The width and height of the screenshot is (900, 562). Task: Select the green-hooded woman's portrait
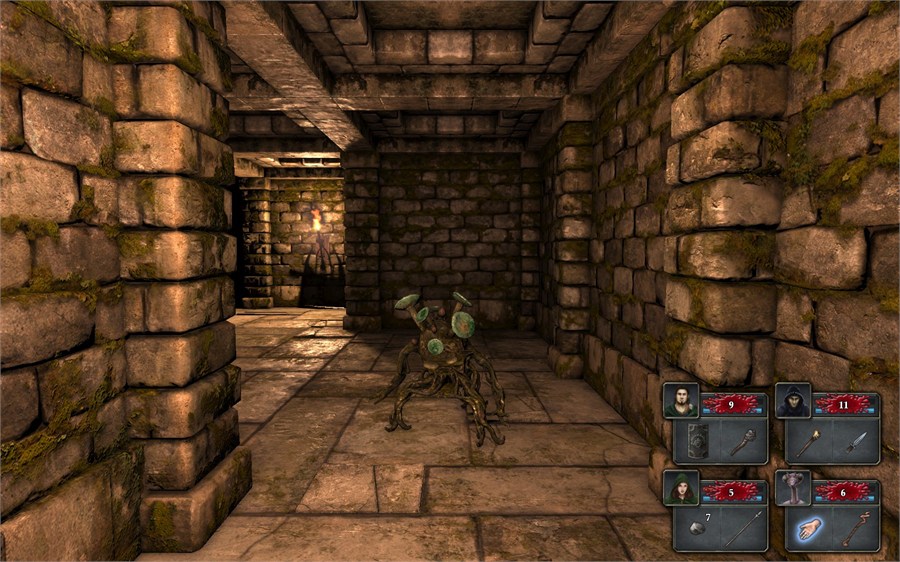point(680,487)
